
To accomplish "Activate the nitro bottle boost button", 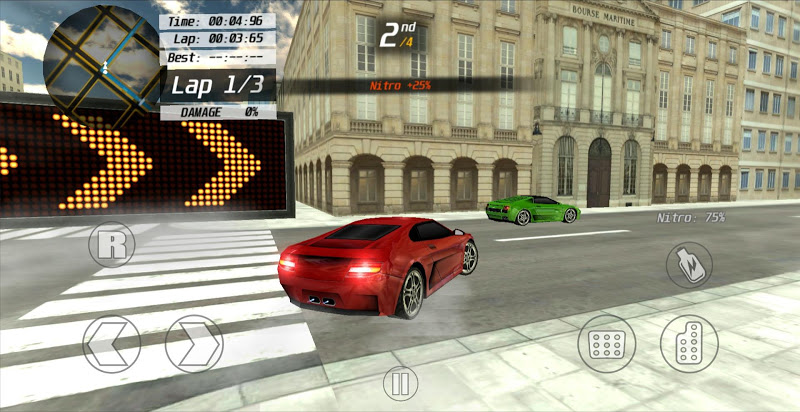I will pos(689,265).
